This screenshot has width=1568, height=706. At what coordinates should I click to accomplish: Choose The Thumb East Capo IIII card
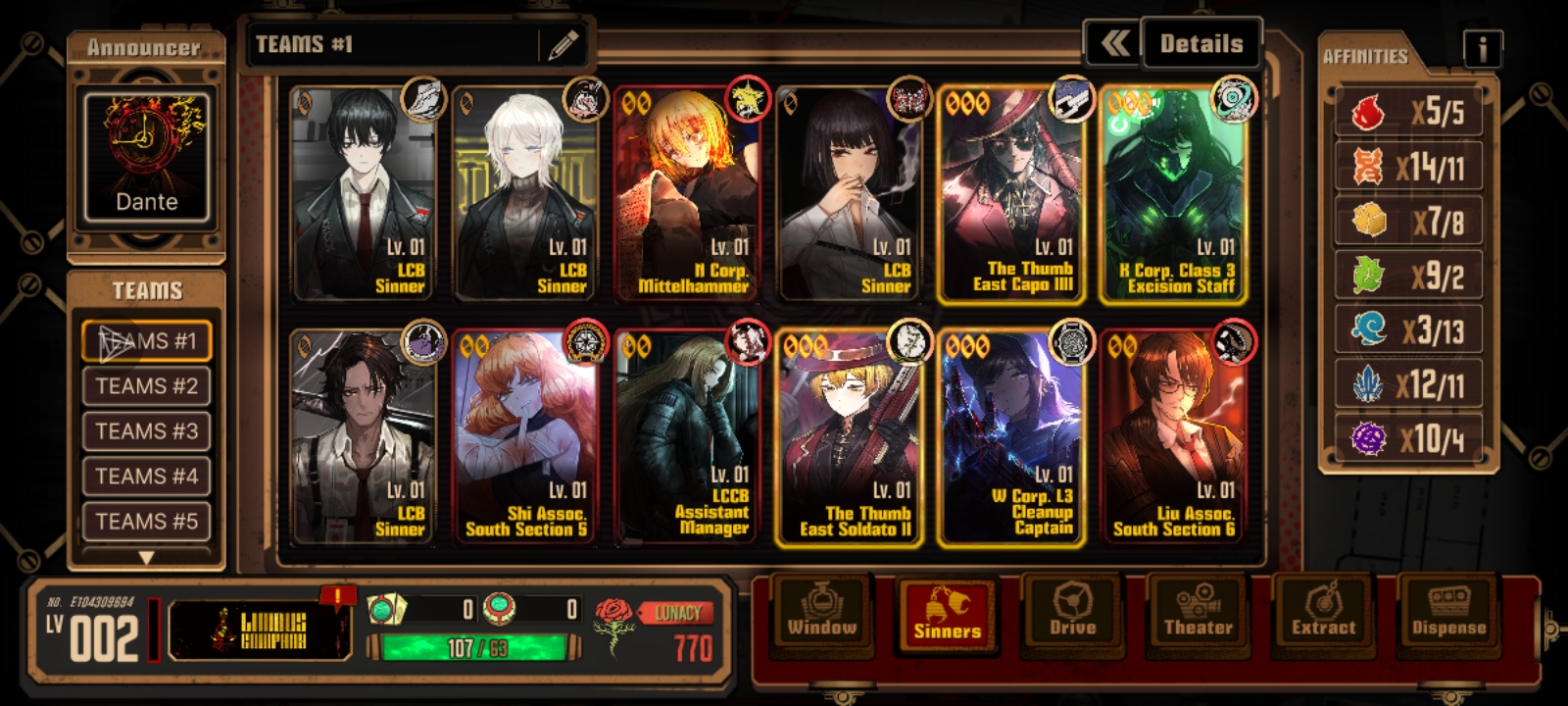click(x=1012, y=194)
